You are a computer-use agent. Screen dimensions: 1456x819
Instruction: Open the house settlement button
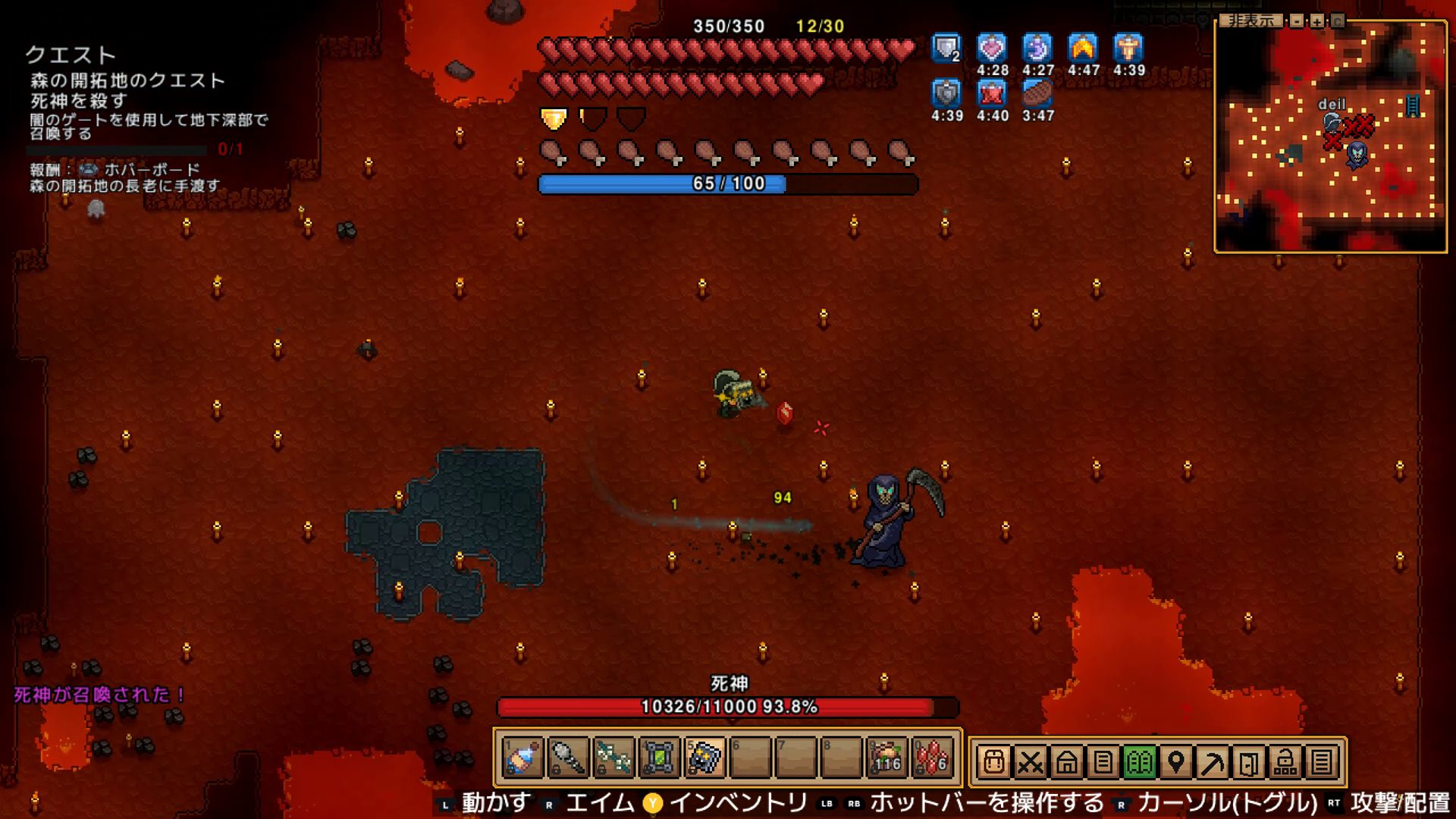point(1066,761)
